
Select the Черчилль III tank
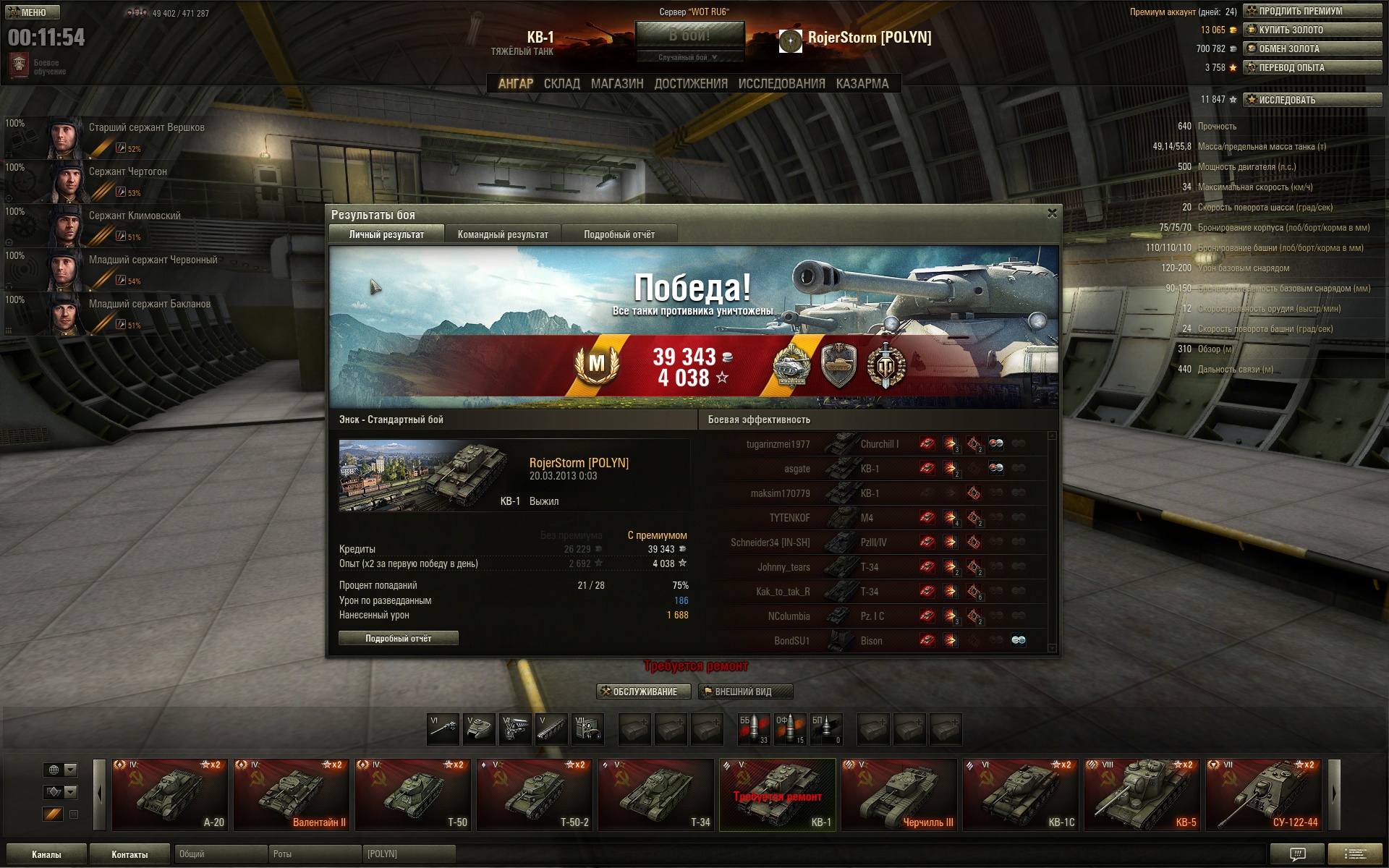[x=899, y=794]
